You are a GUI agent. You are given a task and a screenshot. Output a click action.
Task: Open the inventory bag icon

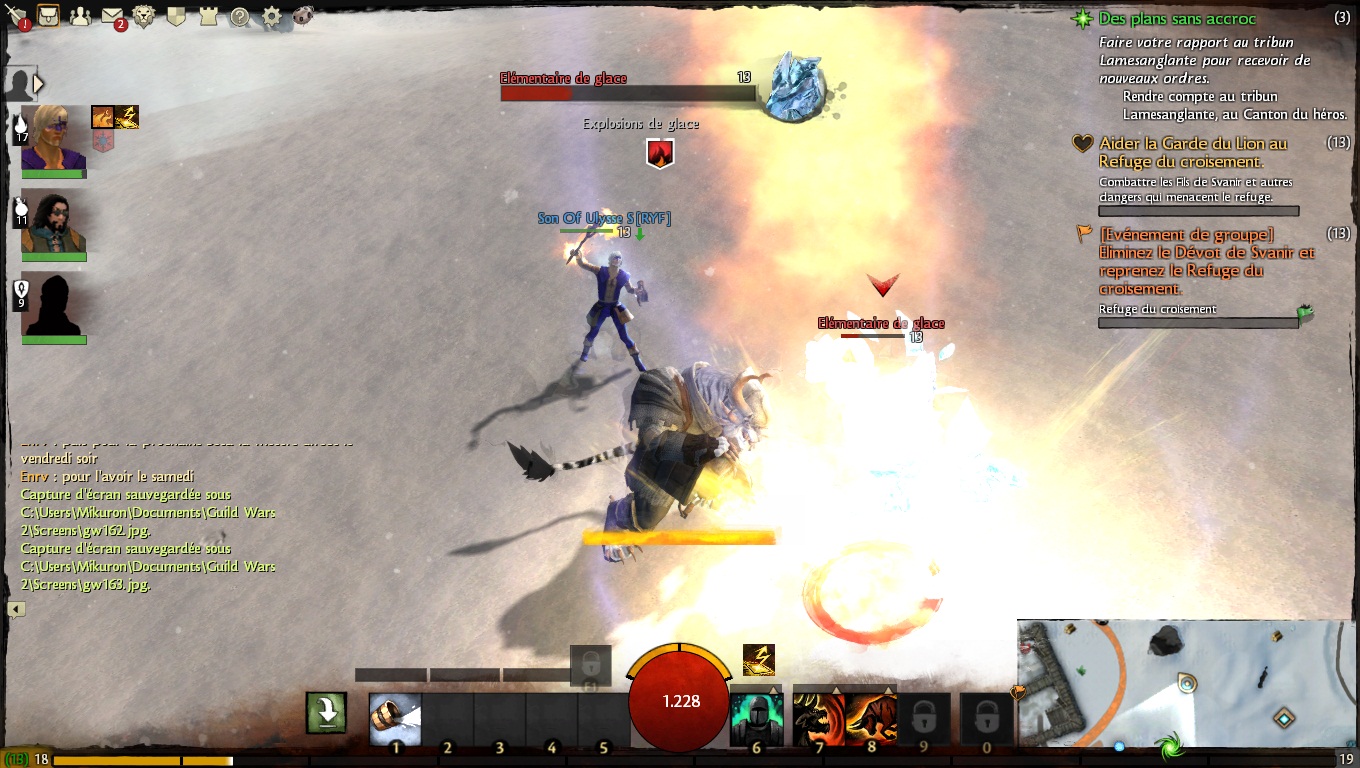tap(47, 16)
